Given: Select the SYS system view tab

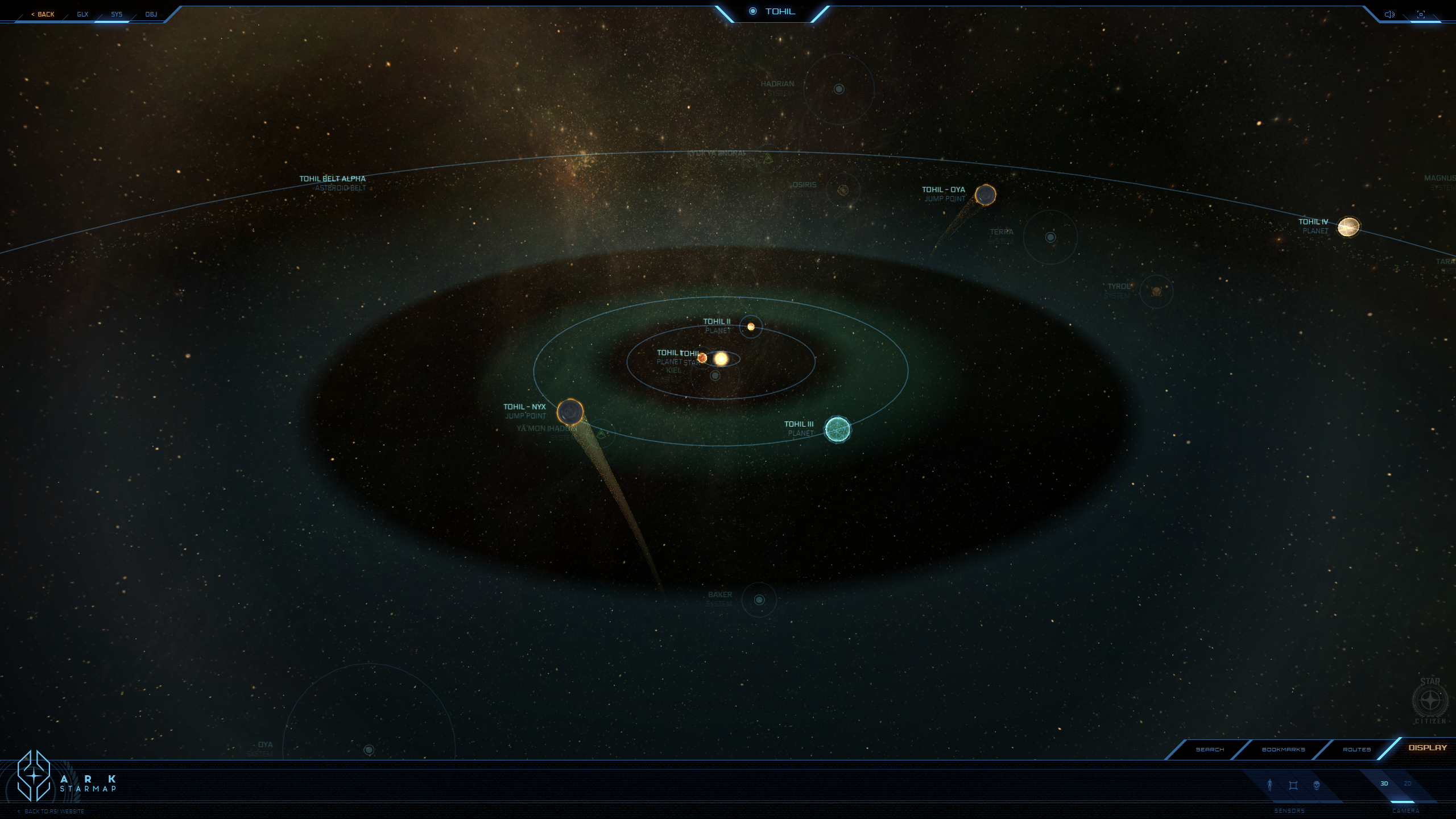Looking at the screenshot, I should [x=117, y=14].
